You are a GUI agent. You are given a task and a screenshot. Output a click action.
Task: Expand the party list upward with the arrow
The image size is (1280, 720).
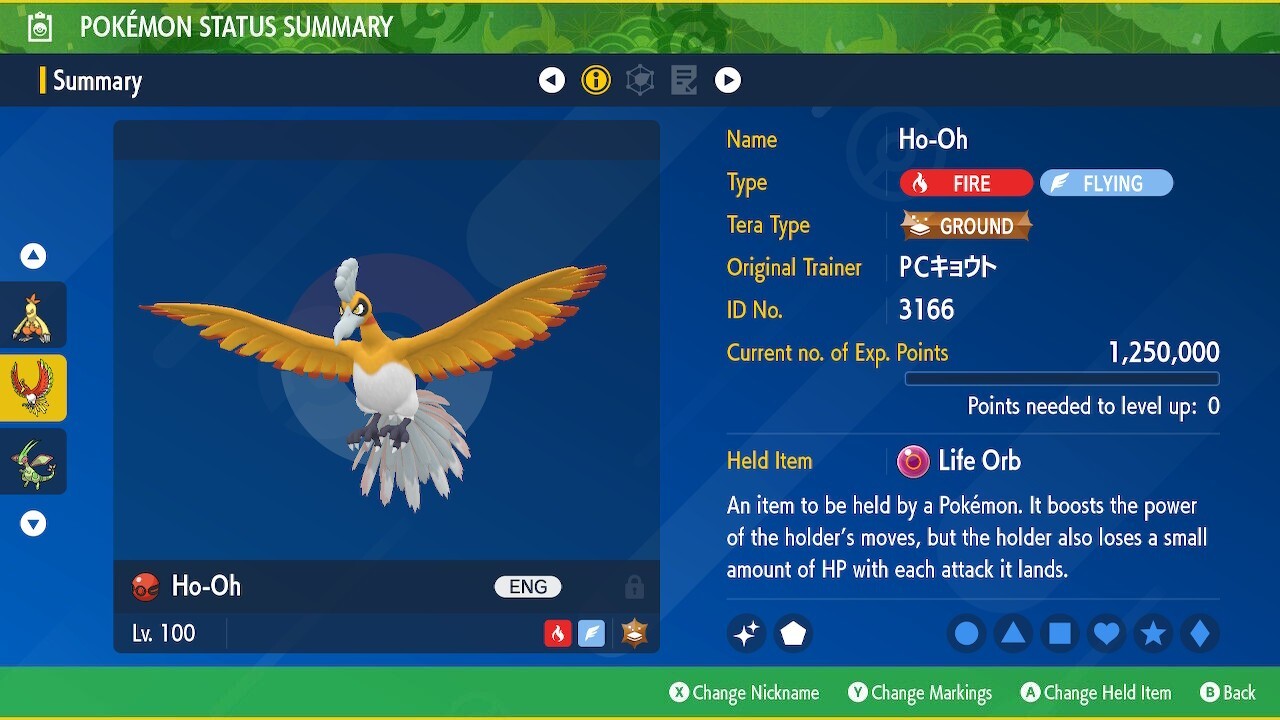[x=33, y=256]
